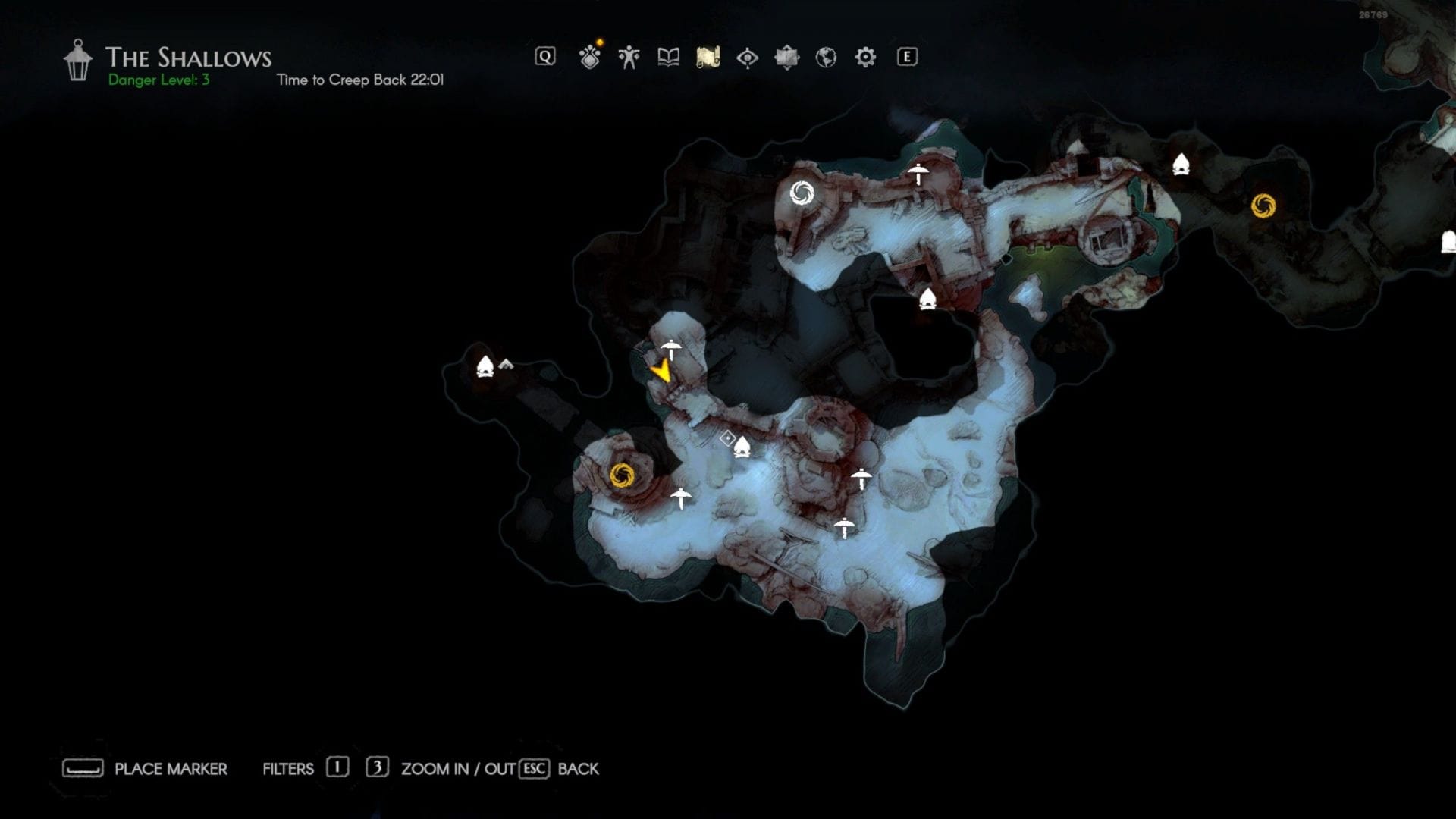The height and width of the screenshot is (819, 1456).
Task: Open the square tile icon tab
Action: (786, 58)
